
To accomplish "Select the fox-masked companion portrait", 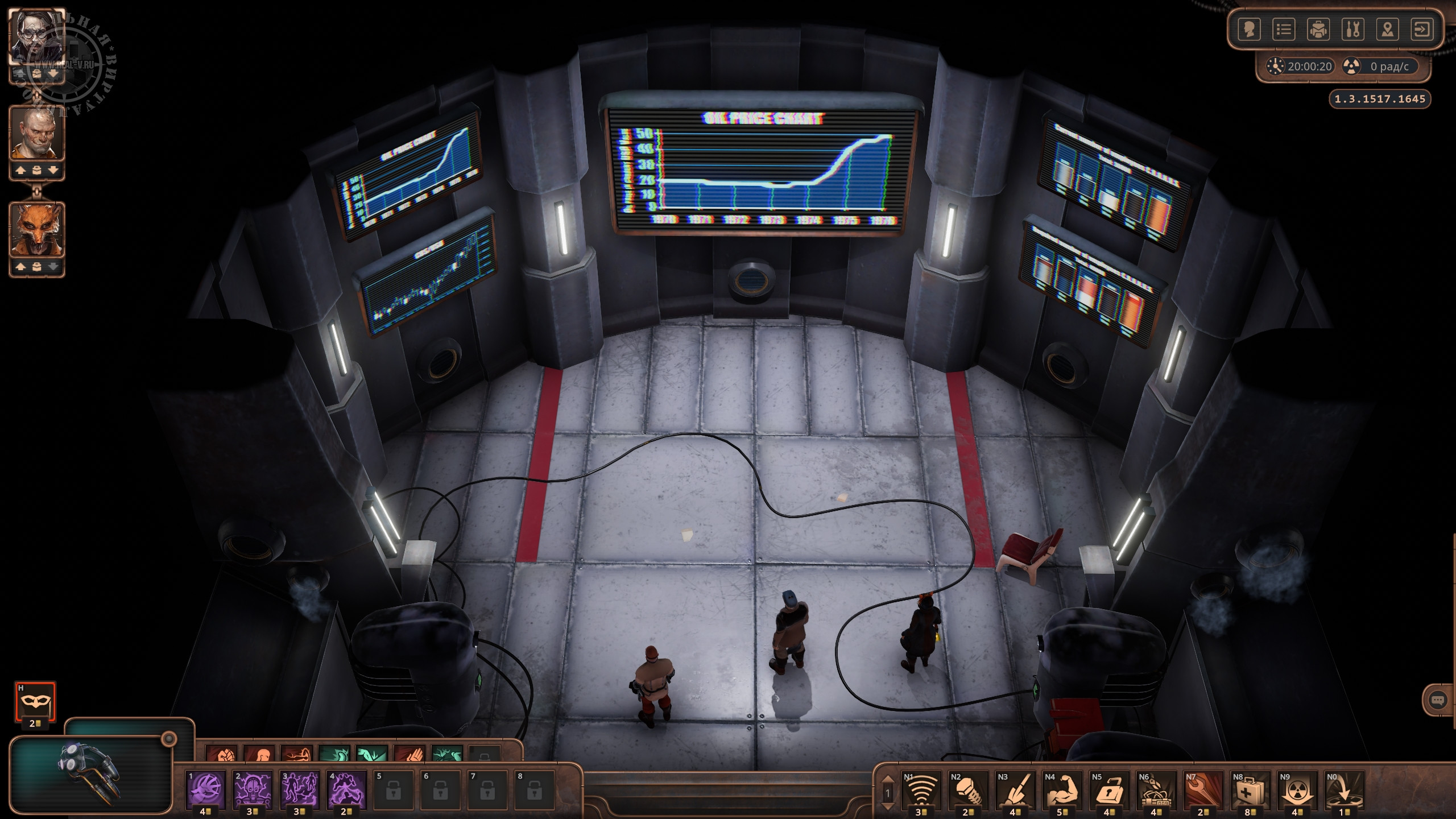I will pos(37,230).
